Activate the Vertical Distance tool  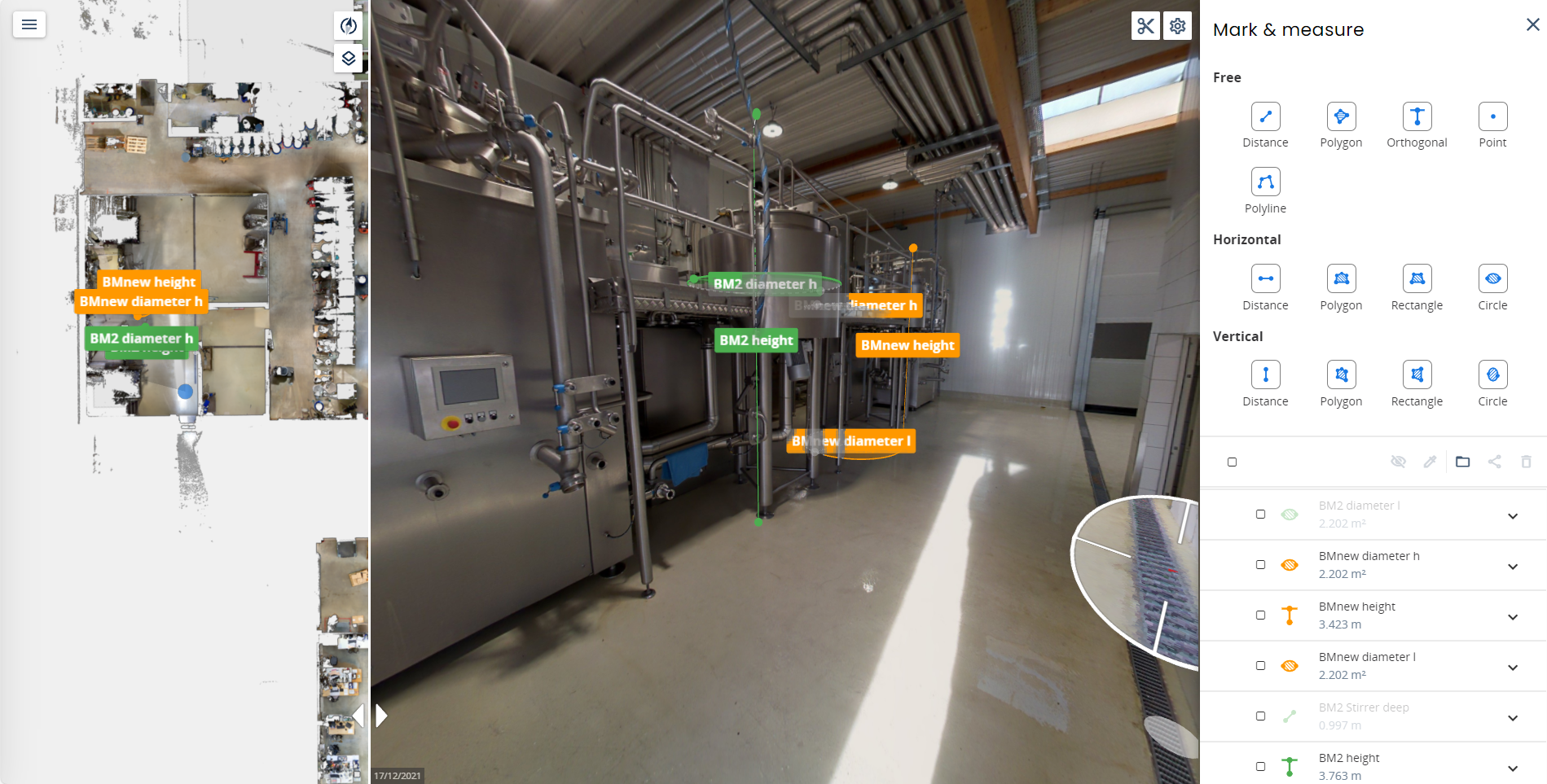click(x=1265, y=374)
